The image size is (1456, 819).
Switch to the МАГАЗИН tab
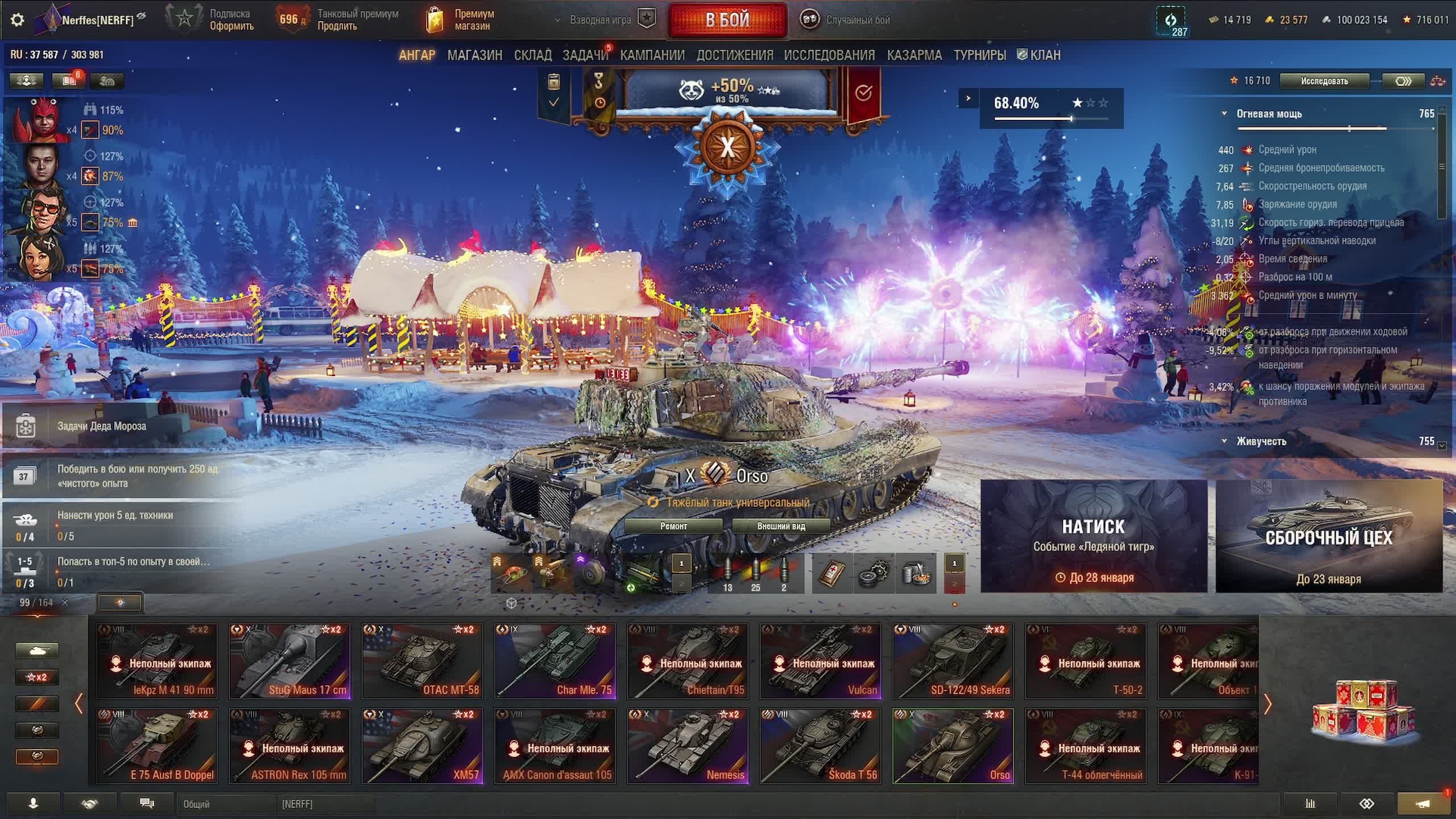[x=474, y=55]
